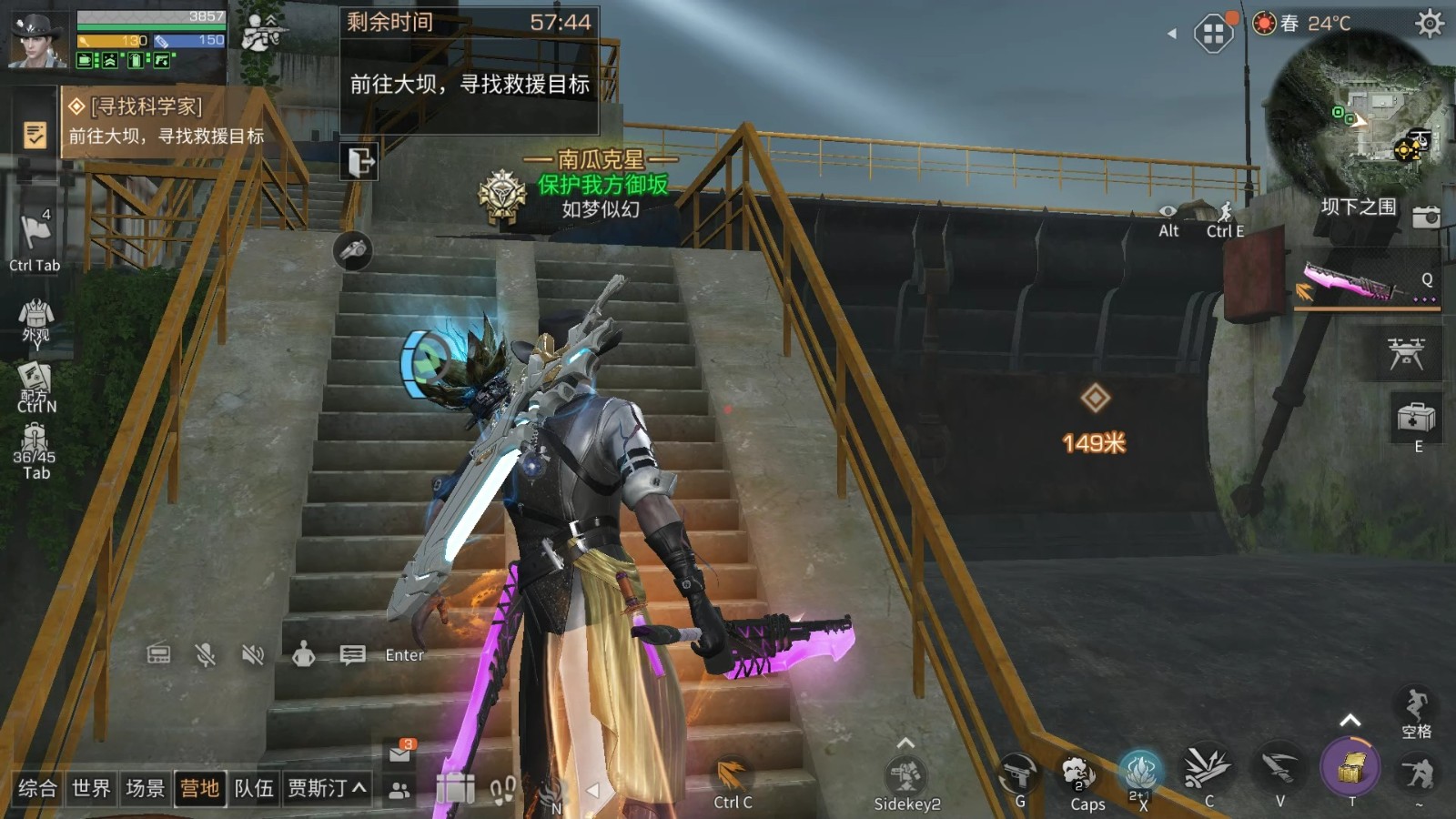Expand the chevron above the 空格 jump button
The image size is (1456, 819).
pos(1350,718)
